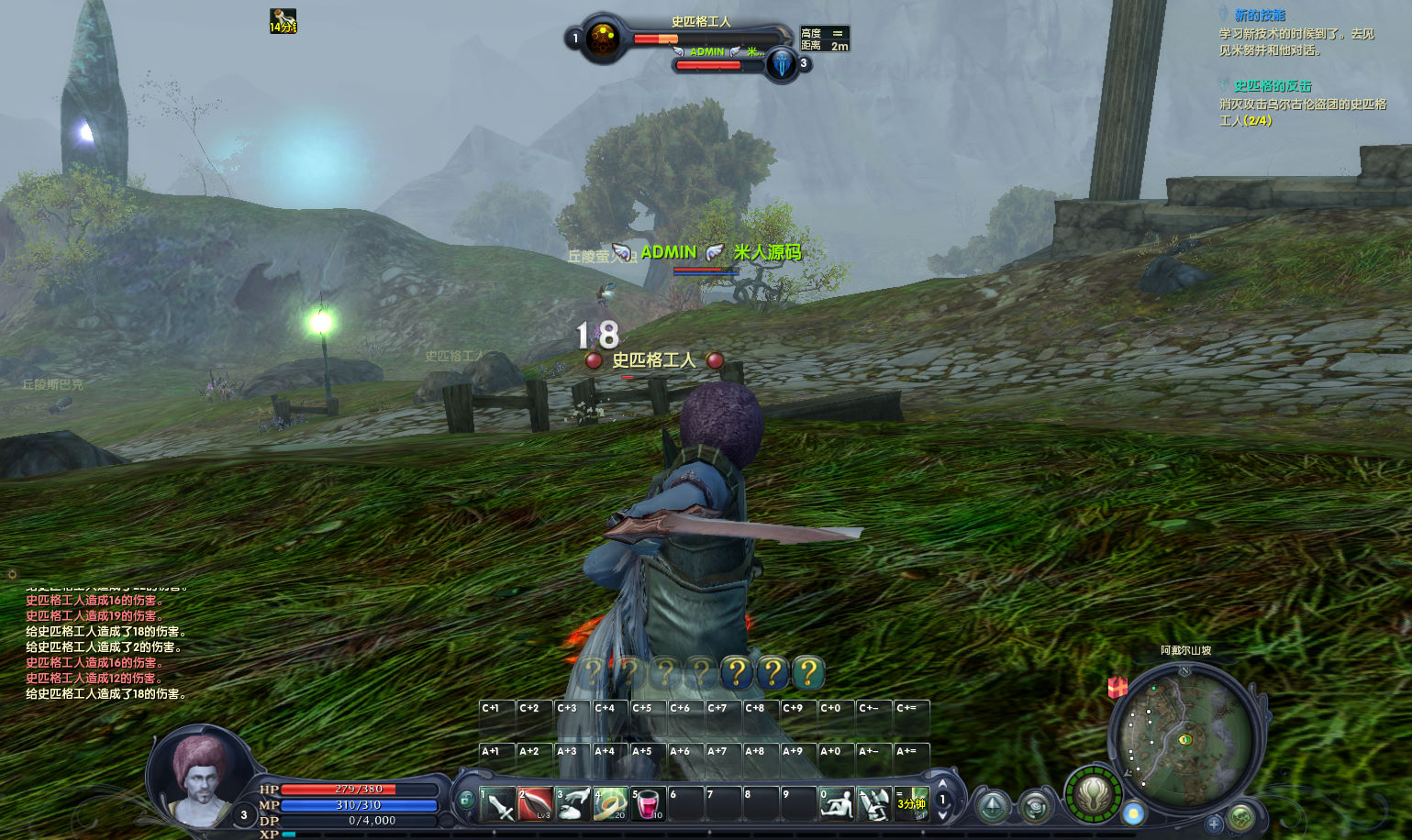Drink the red potion in slot 5
This screenshot has width=1412, height=840.
point(648,804)
